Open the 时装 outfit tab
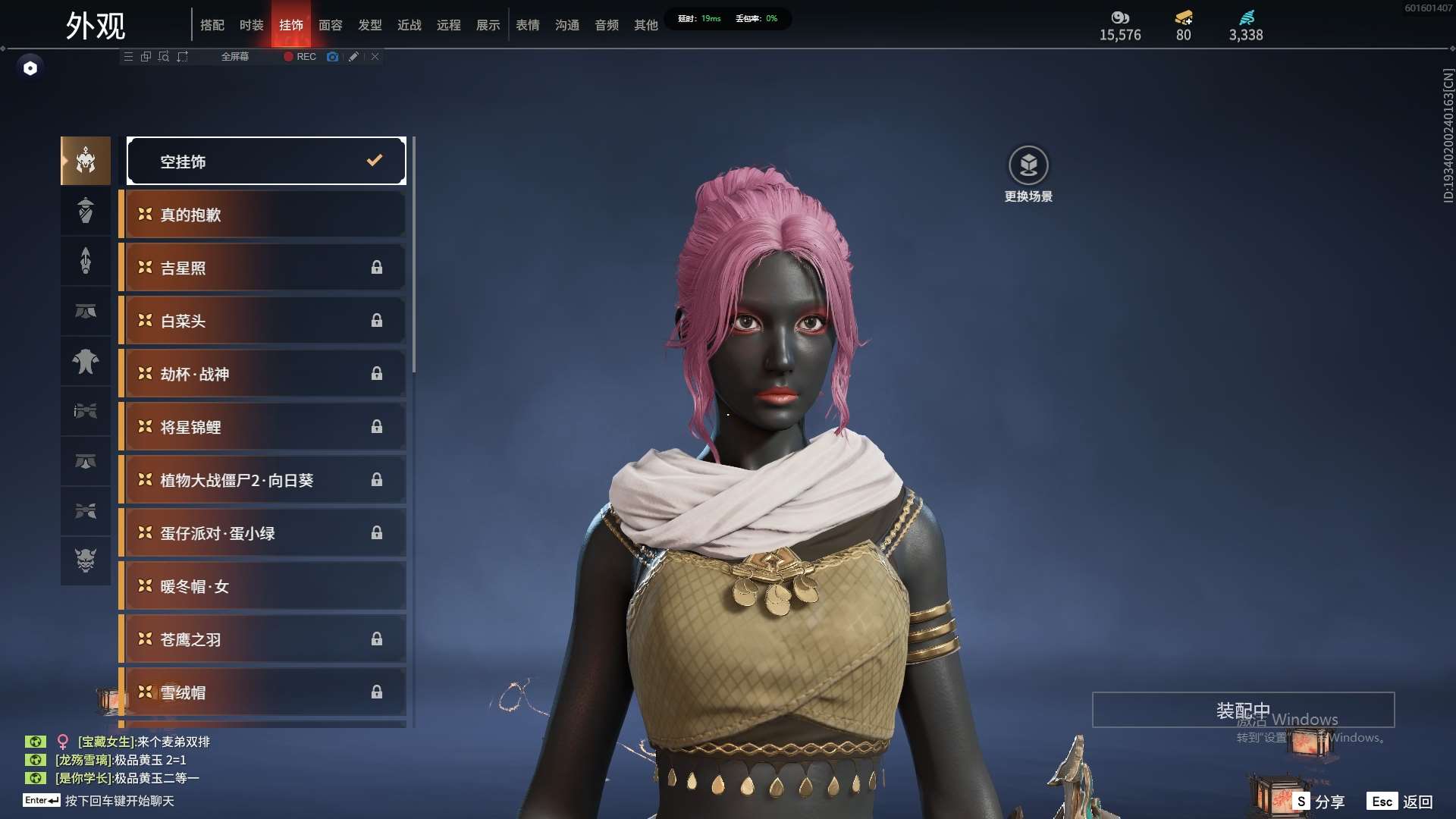 252,25
